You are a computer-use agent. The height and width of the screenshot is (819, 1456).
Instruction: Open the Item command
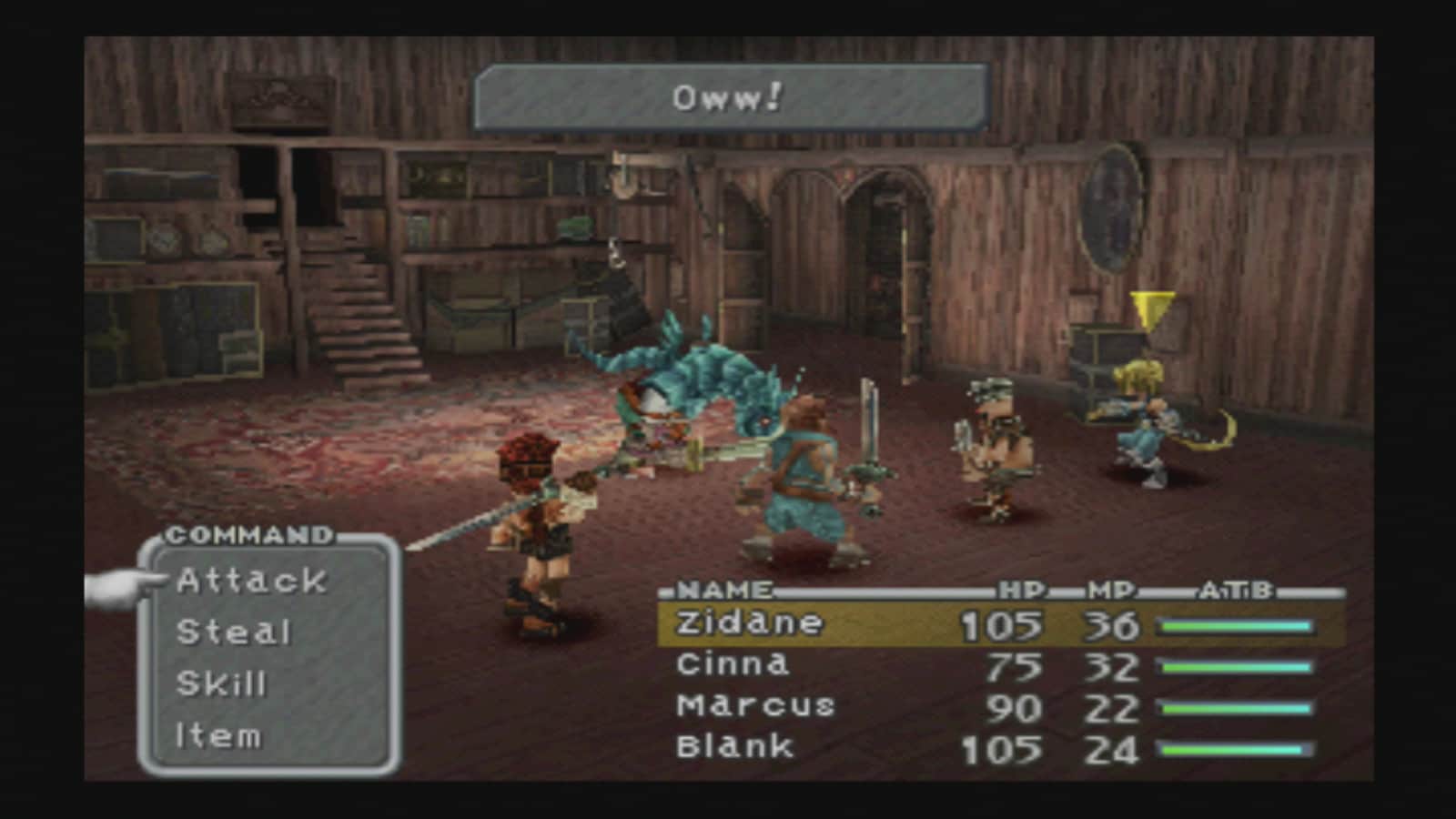(x=218, y=735)
